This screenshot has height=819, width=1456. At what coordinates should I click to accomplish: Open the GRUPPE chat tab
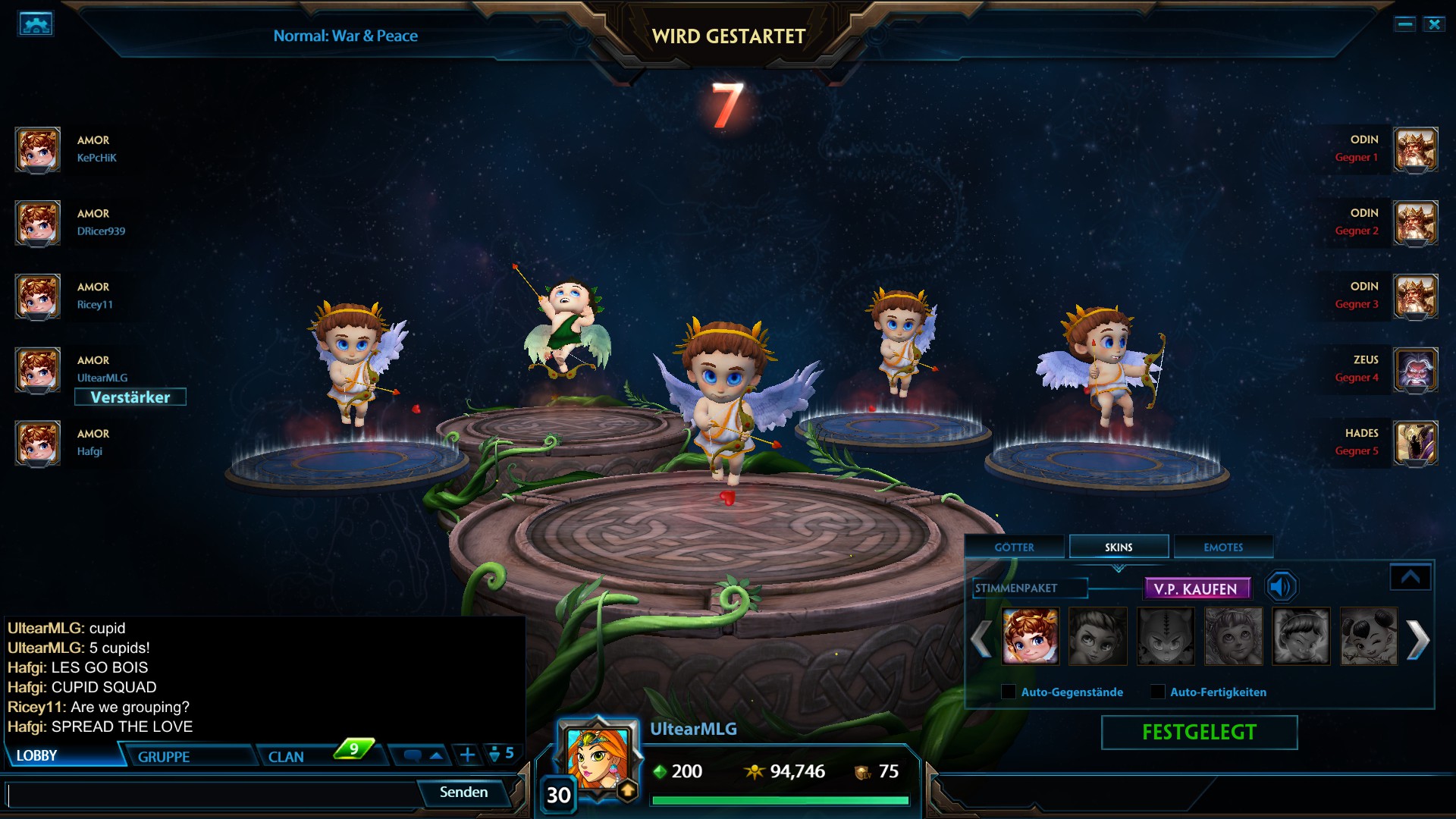(x=164, y=755)
